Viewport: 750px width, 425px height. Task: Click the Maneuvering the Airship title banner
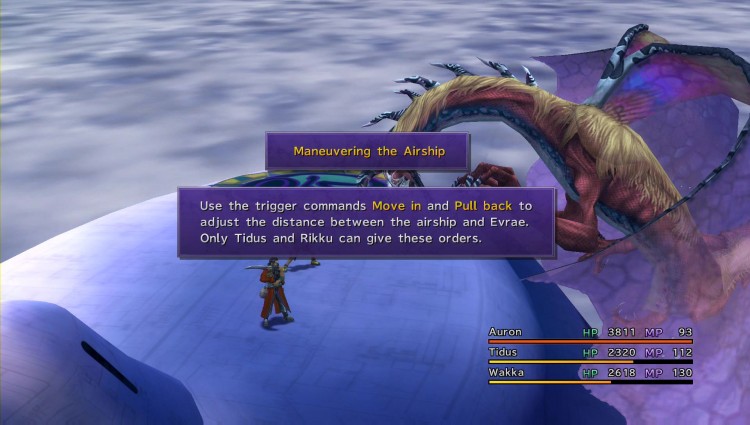[367, 151]
